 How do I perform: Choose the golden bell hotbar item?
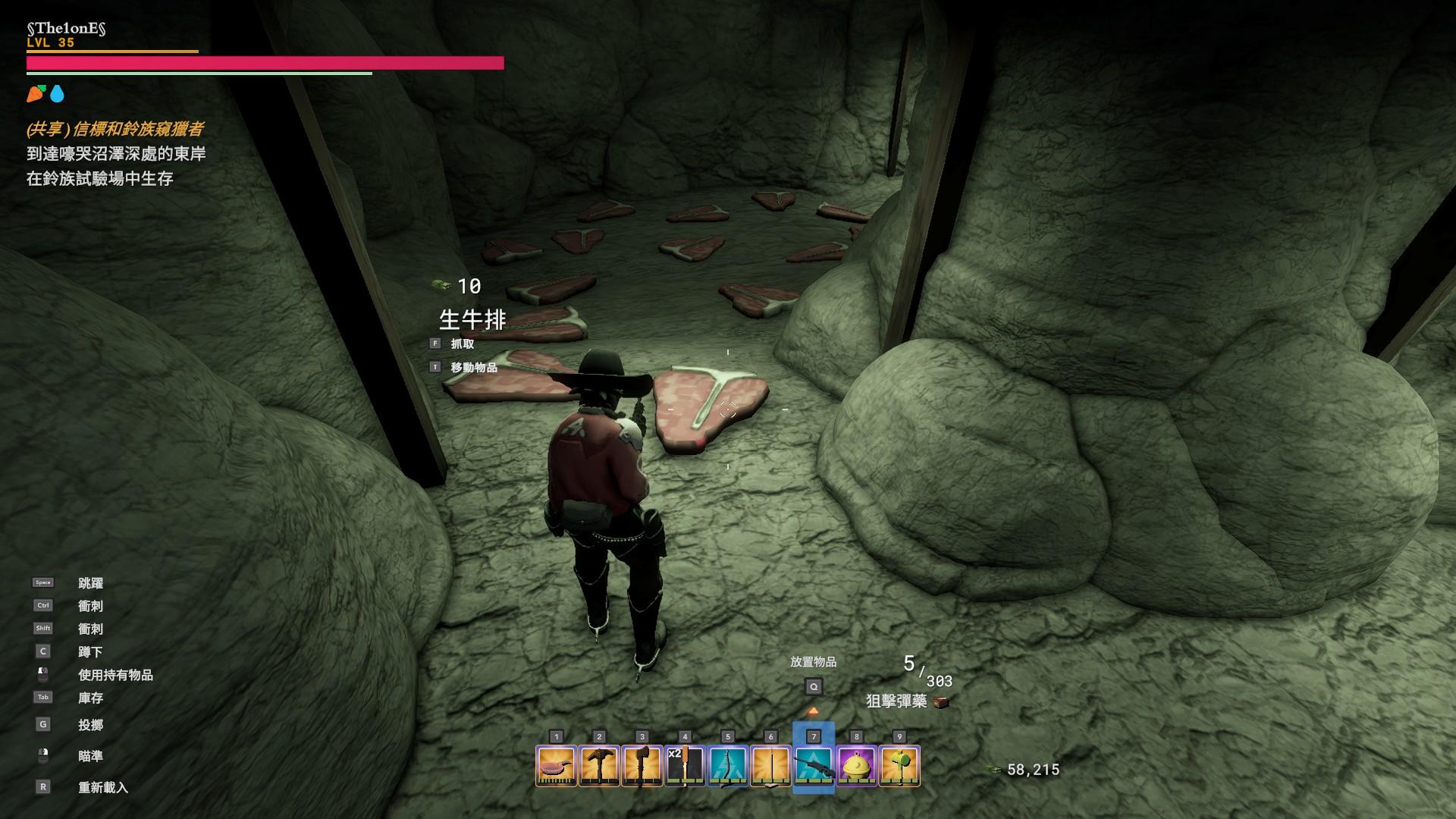(856, 766)
